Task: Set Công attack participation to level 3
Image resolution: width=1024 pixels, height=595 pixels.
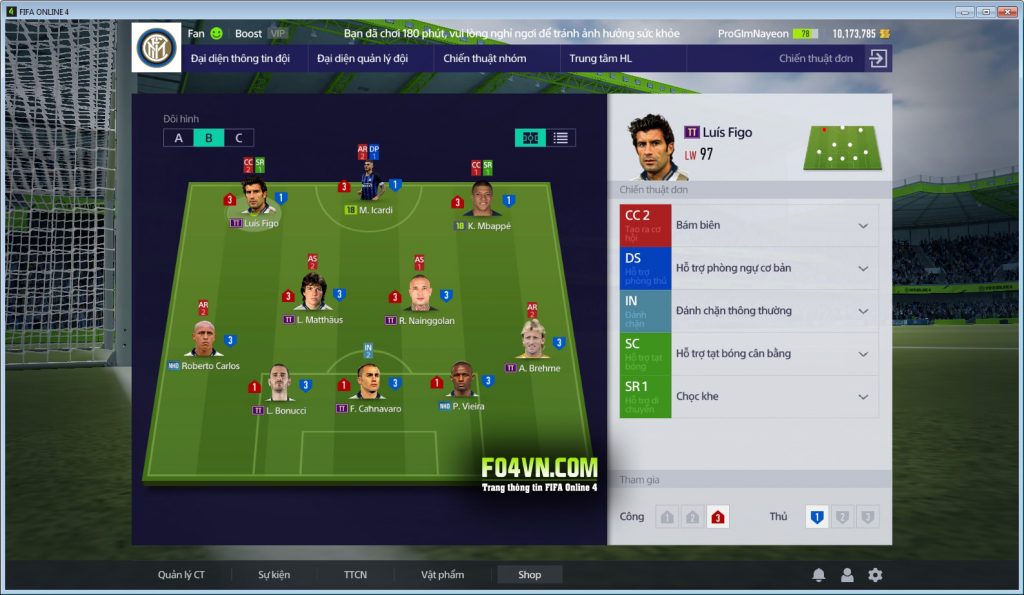Action: (x=717, y=517)
